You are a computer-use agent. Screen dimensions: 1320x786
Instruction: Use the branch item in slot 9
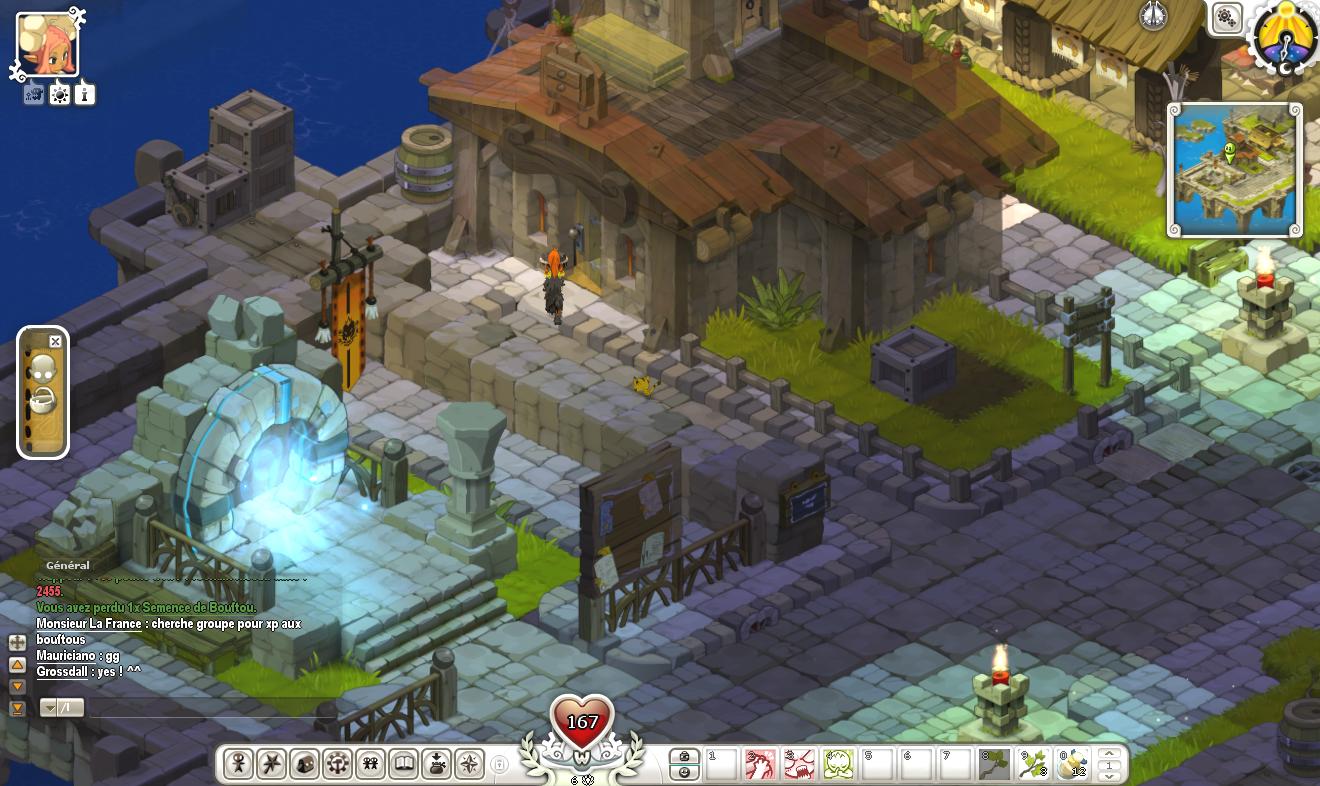1033,765
